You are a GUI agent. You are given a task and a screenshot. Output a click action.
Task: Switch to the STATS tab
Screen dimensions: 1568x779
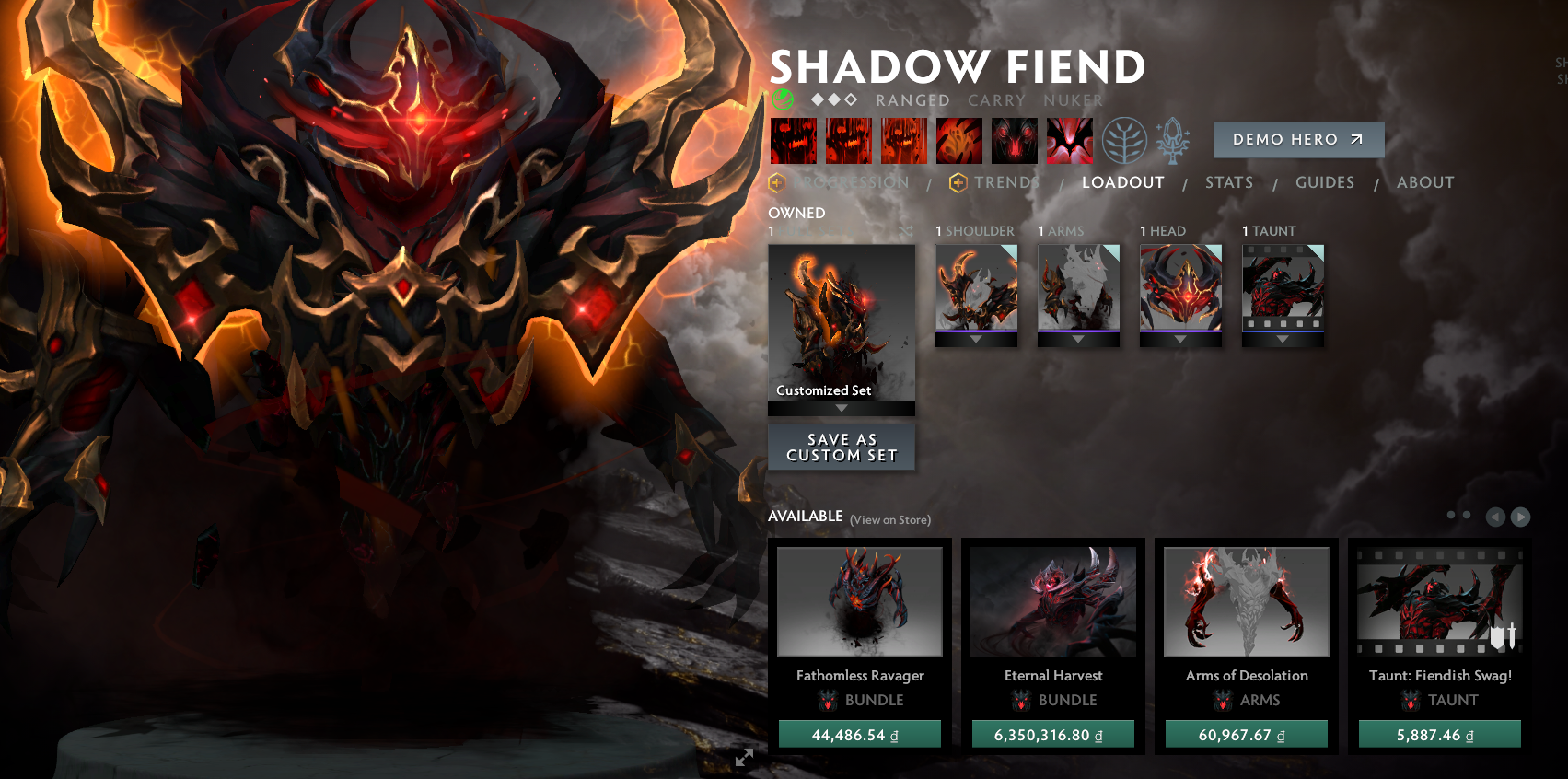point(1228,182)
